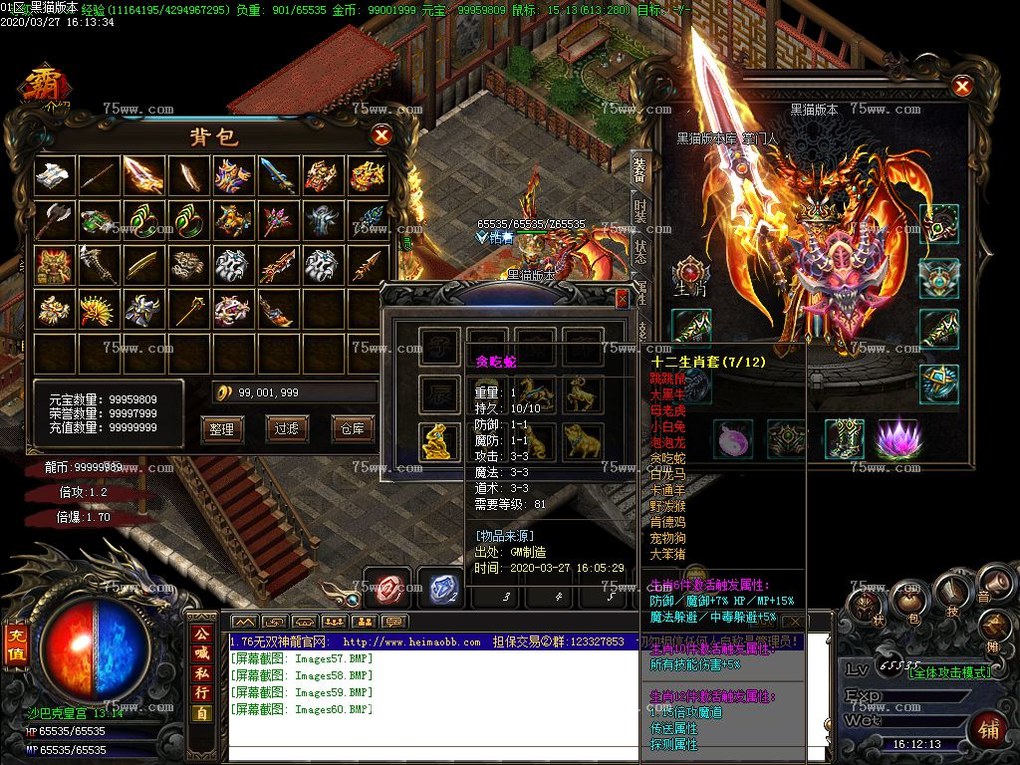Screen dimensions: 1020x765
Task: Use the blue crystal in hotbar slot two
Action: tap(439, 588)
